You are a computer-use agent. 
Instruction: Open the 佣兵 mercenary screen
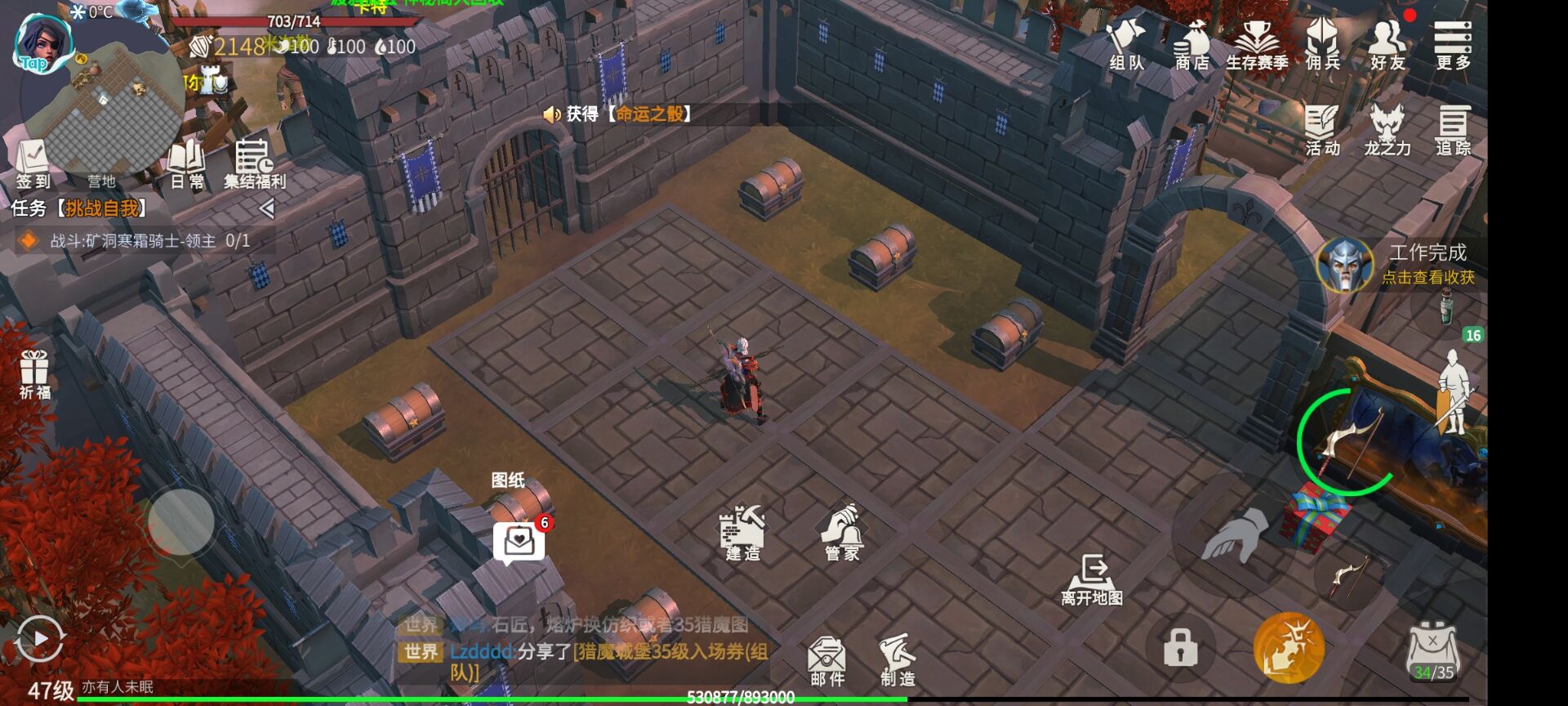pyautogui.click(x=1325, y=45)
